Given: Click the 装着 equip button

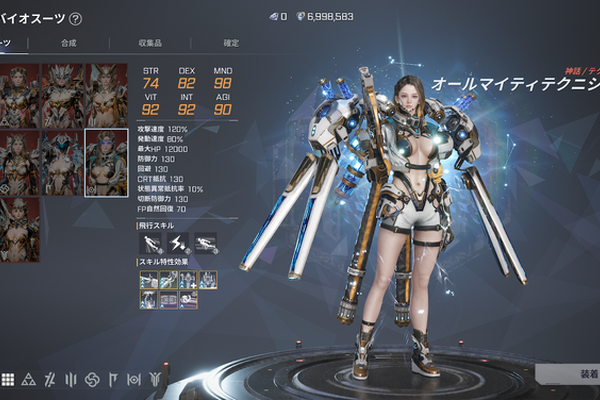Looking at the screenshot, I should pyautogui.click(x=580, y=372).
